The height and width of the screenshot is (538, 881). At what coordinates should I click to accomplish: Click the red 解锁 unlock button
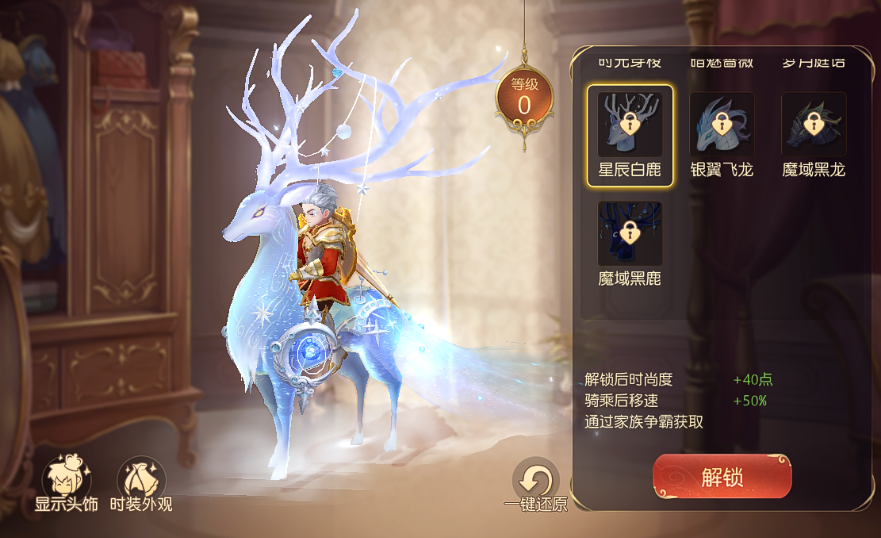point(722,477)
